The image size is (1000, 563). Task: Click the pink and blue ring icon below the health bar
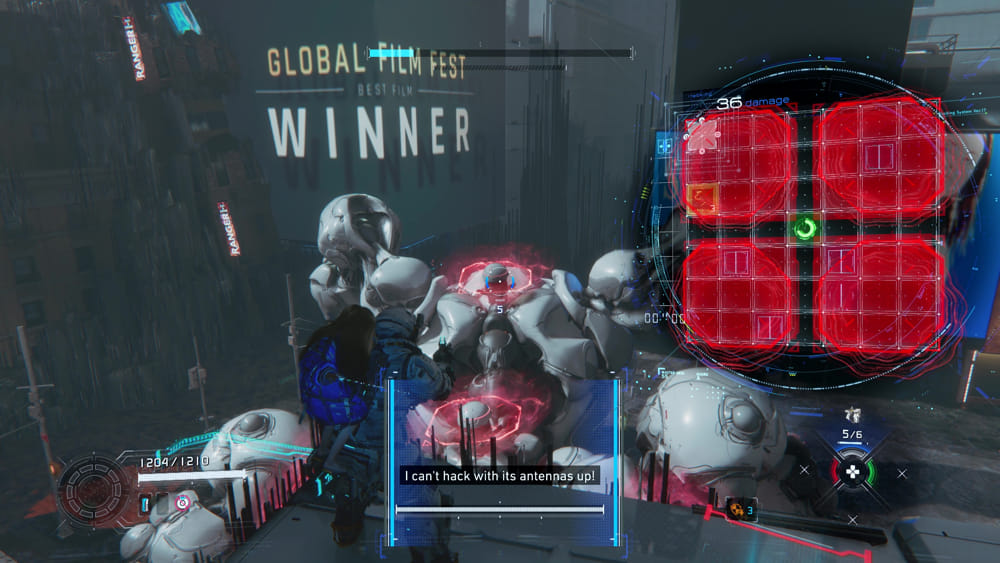[x=182, y=501]
